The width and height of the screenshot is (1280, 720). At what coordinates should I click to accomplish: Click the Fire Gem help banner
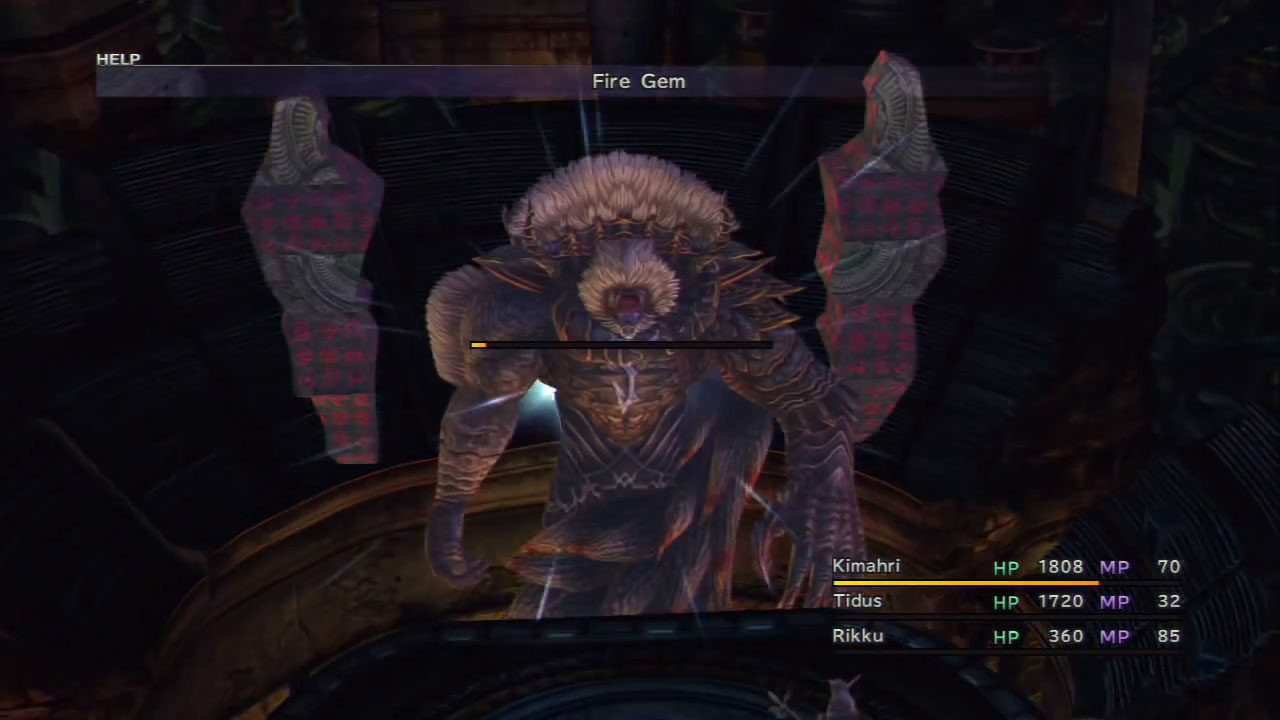click(x=638, y=82)
